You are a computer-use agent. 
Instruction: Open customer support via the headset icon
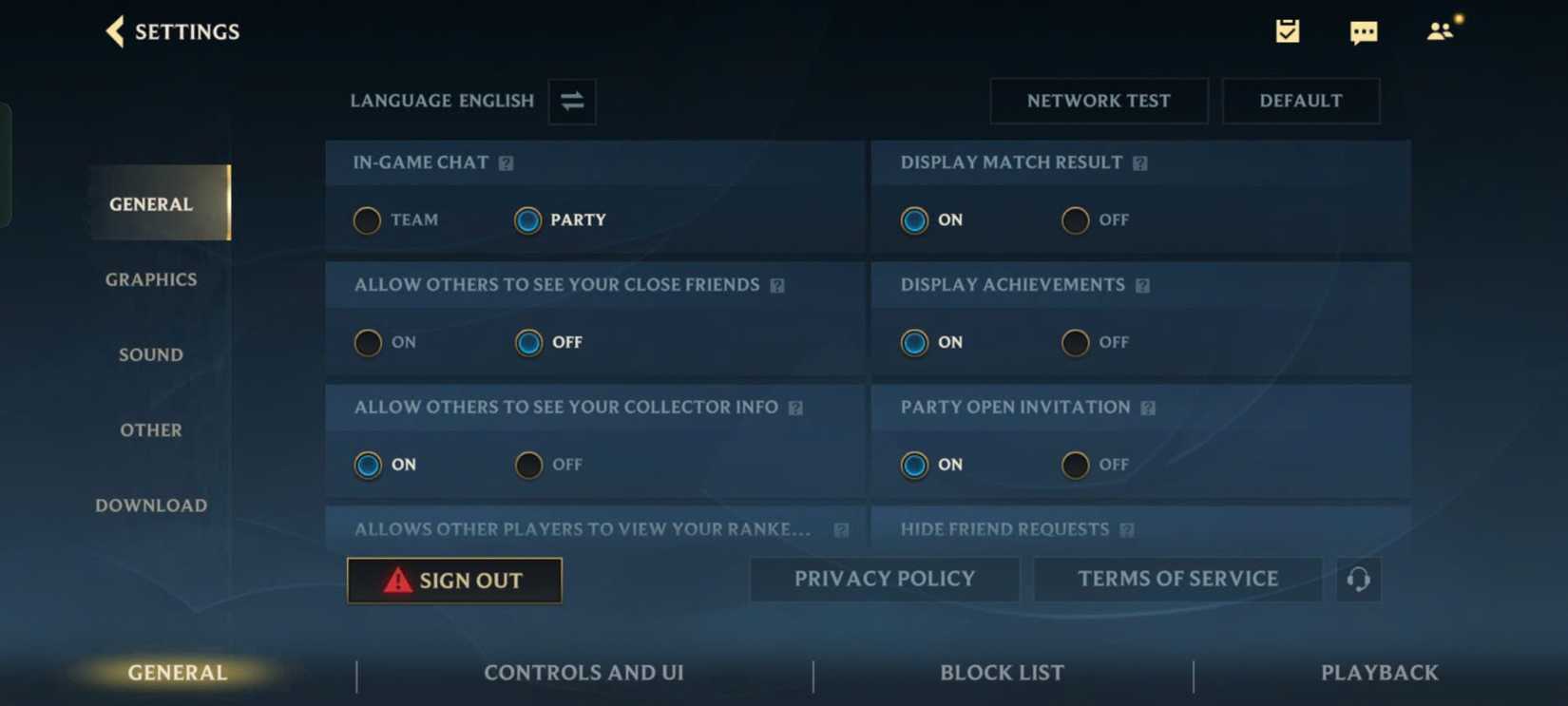(1358, 580)
